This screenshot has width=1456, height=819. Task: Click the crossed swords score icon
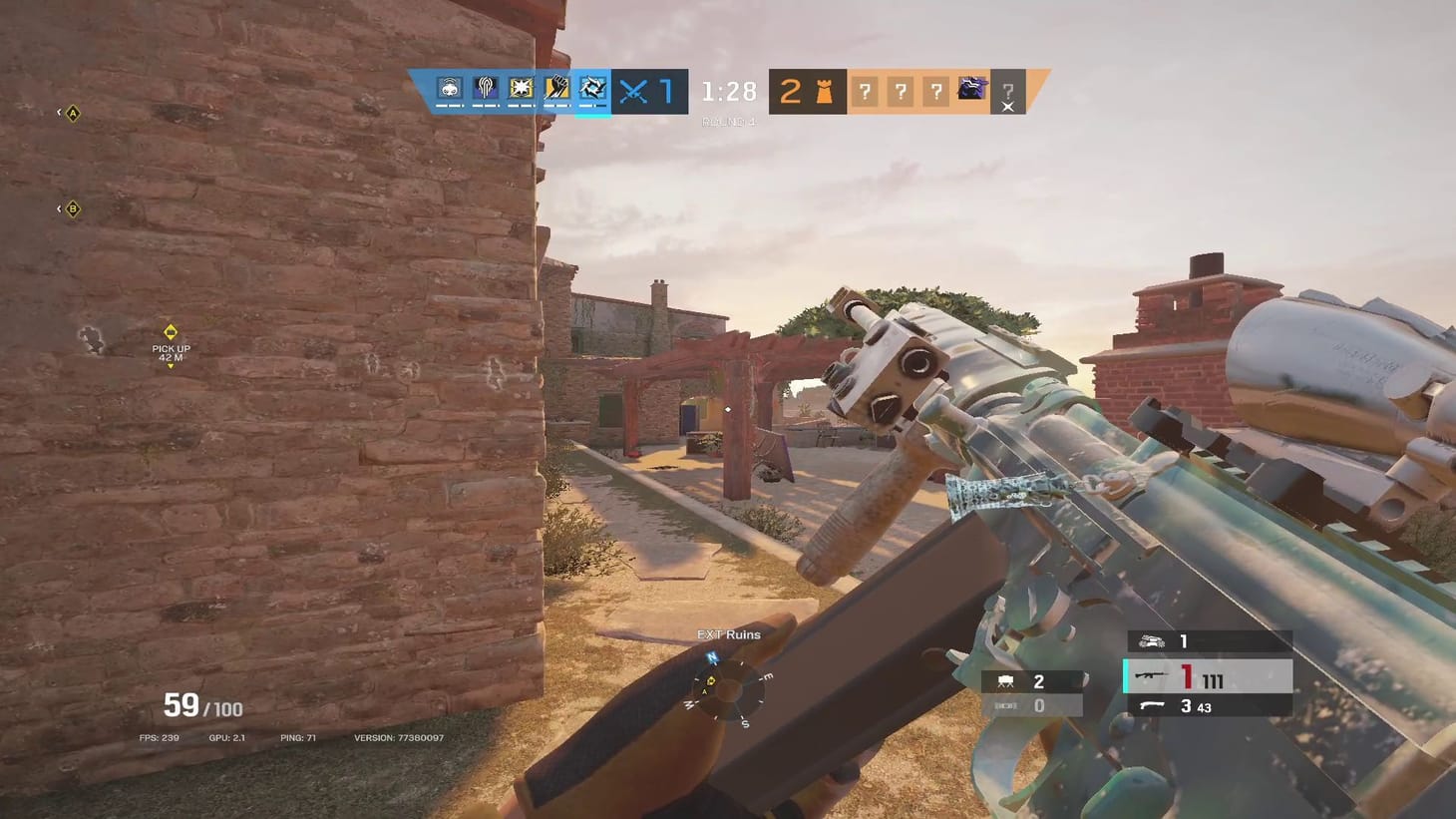tap(633, 91)
